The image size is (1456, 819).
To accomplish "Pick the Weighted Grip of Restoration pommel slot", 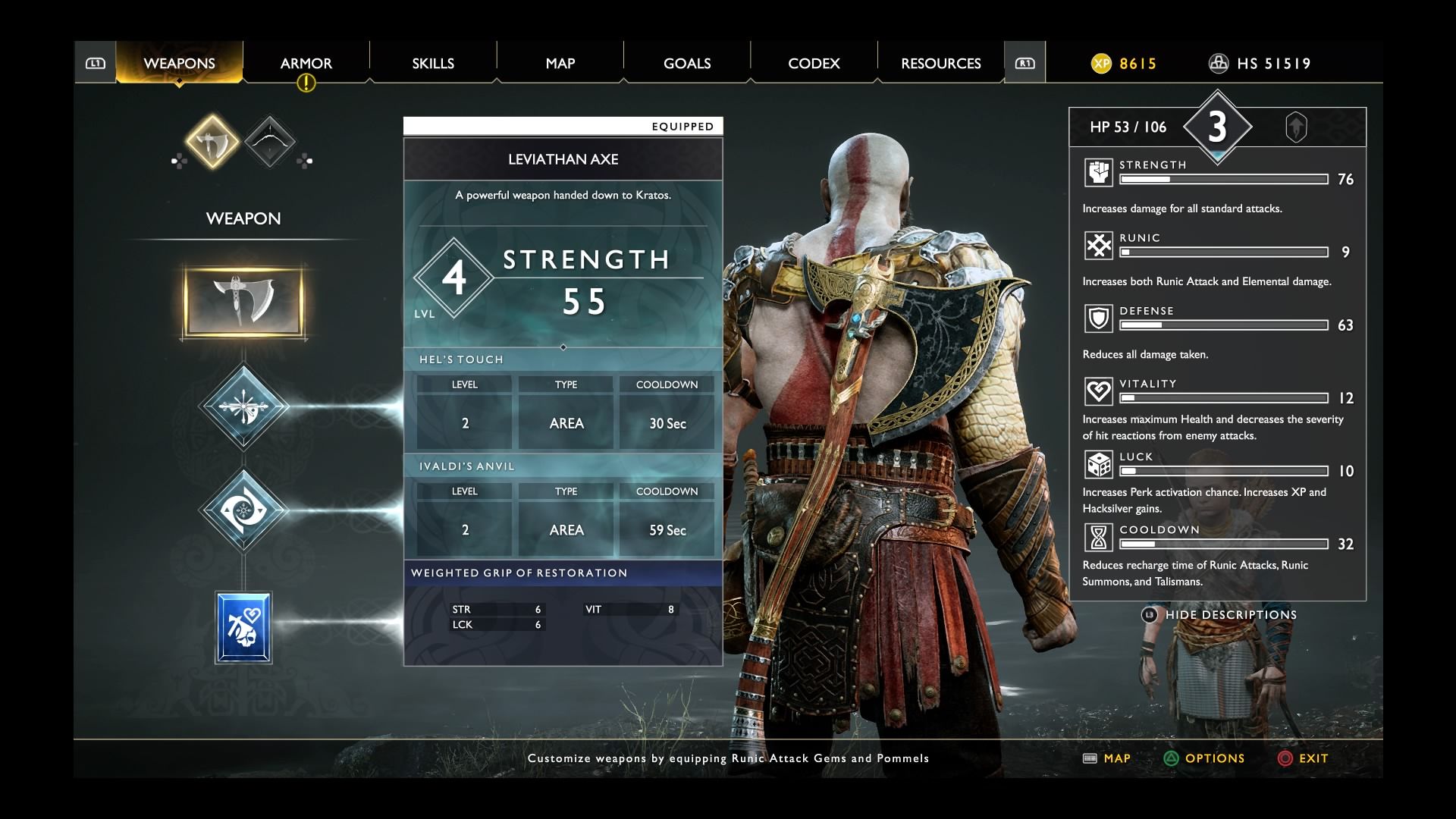I will pyautogui.click(x=243, y=629).
